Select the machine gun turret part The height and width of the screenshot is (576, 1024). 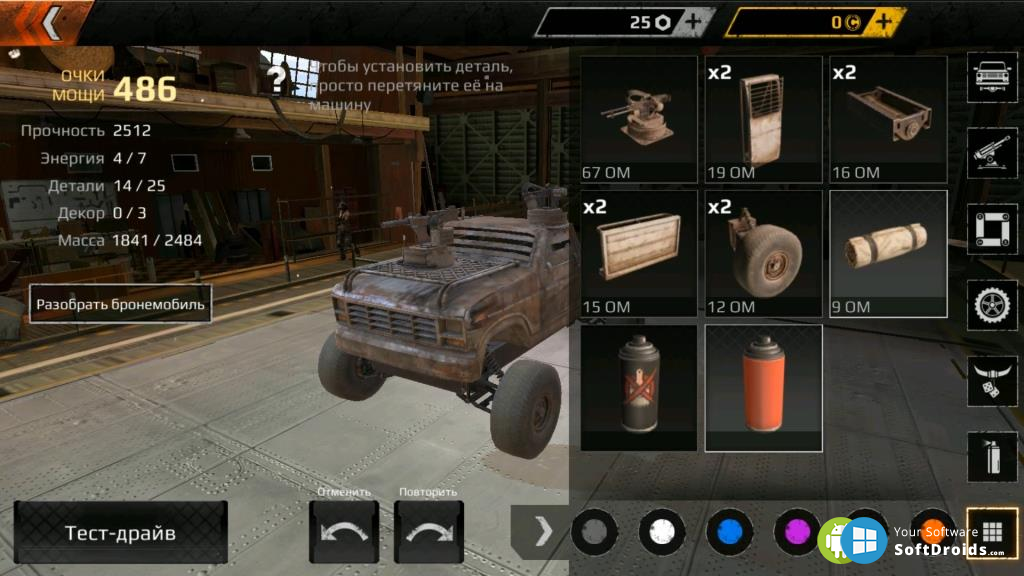pyautogui.click(x=638, y=119)
